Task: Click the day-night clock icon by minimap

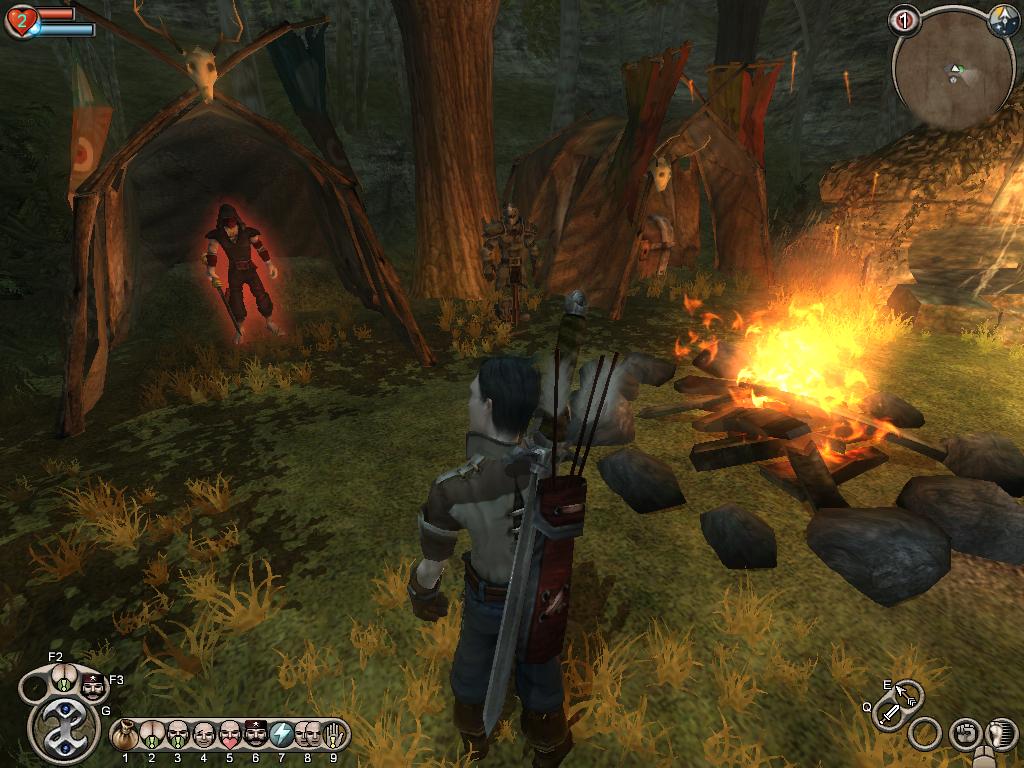Action: pyautogui.click(x=1003, y=21)
